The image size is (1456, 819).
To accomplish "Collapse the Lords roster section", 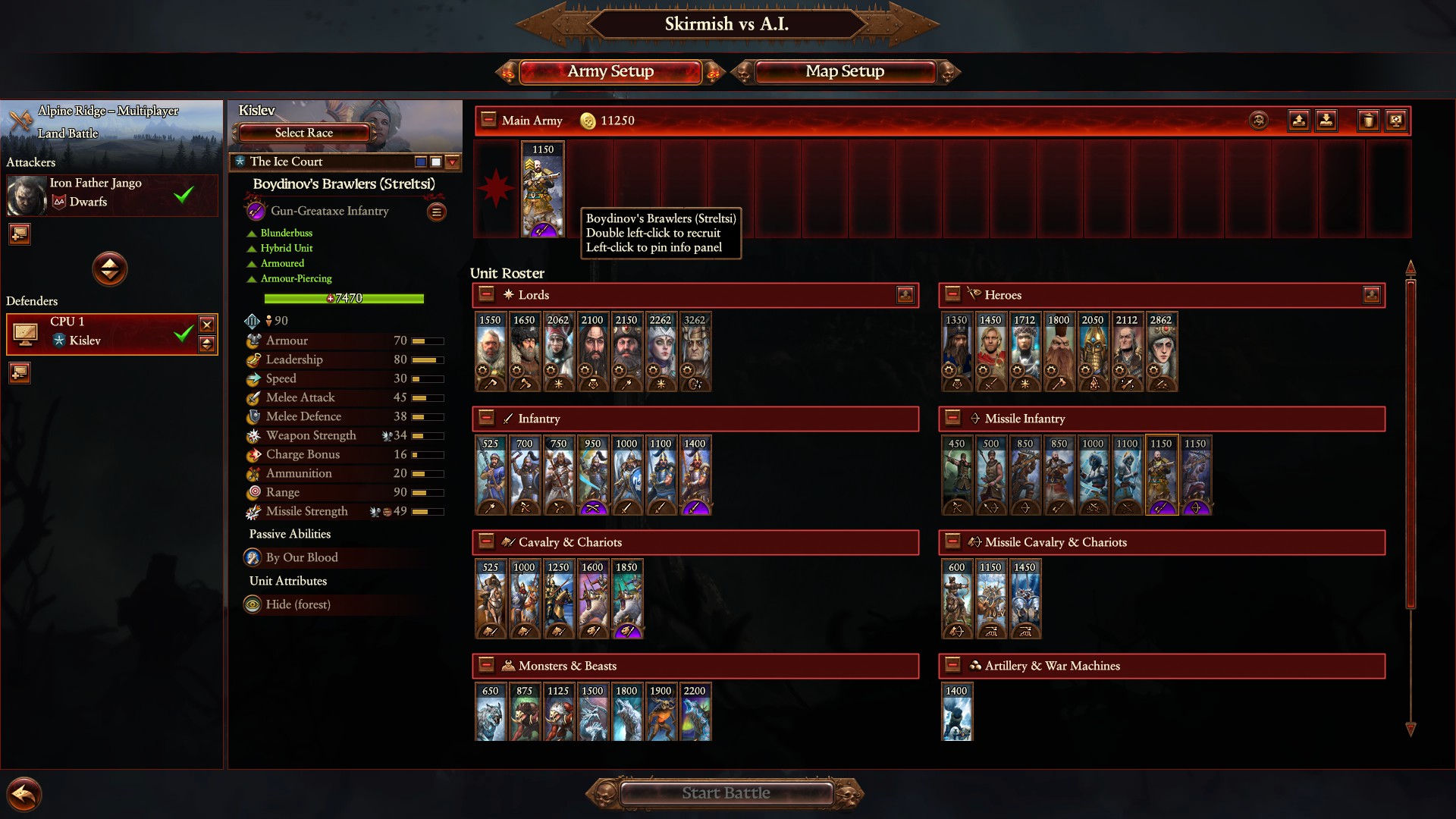I will pos(487,294).
